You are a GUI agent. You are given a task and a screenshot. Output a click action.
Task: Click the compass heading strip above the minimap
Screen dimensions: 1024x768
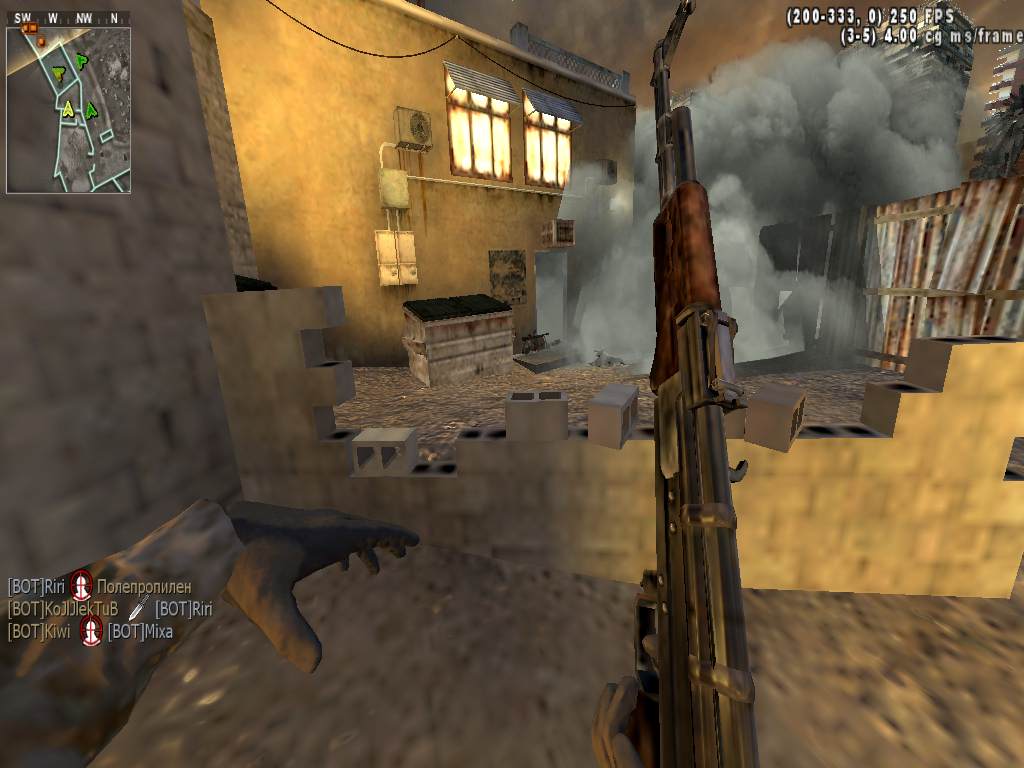(x=68, y=18)
